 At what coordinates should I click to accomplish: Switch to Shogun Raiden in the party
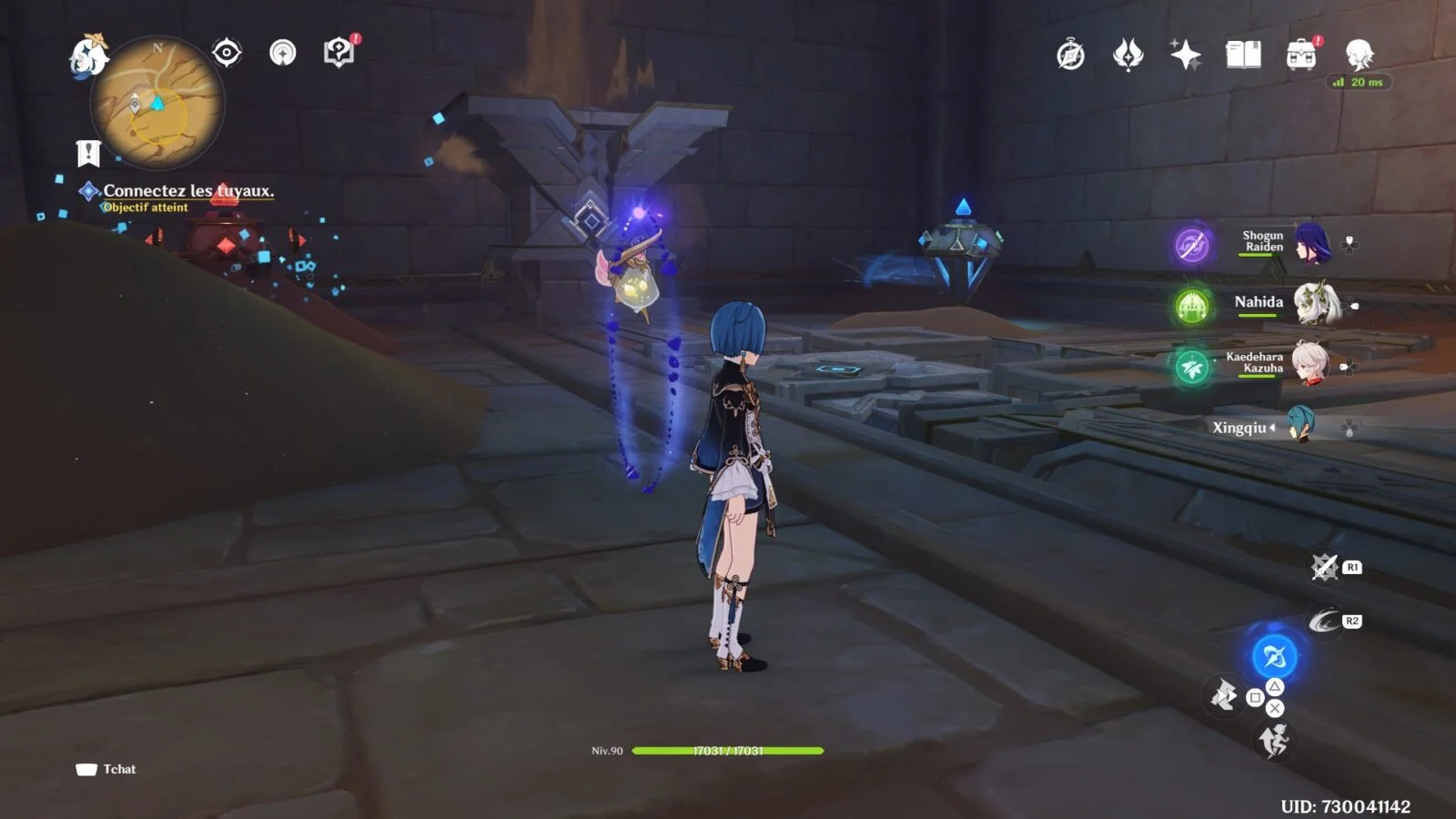coord(1310,243)
